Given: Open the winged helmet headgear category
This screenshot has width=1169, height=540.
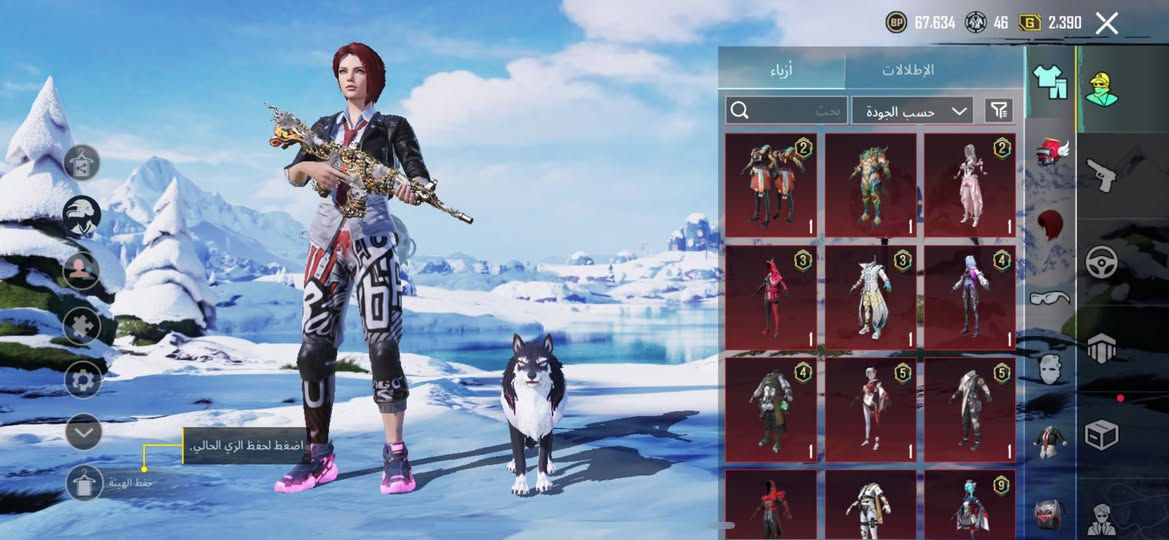Looking at the screenshot, I should (x=1050, y=152).
